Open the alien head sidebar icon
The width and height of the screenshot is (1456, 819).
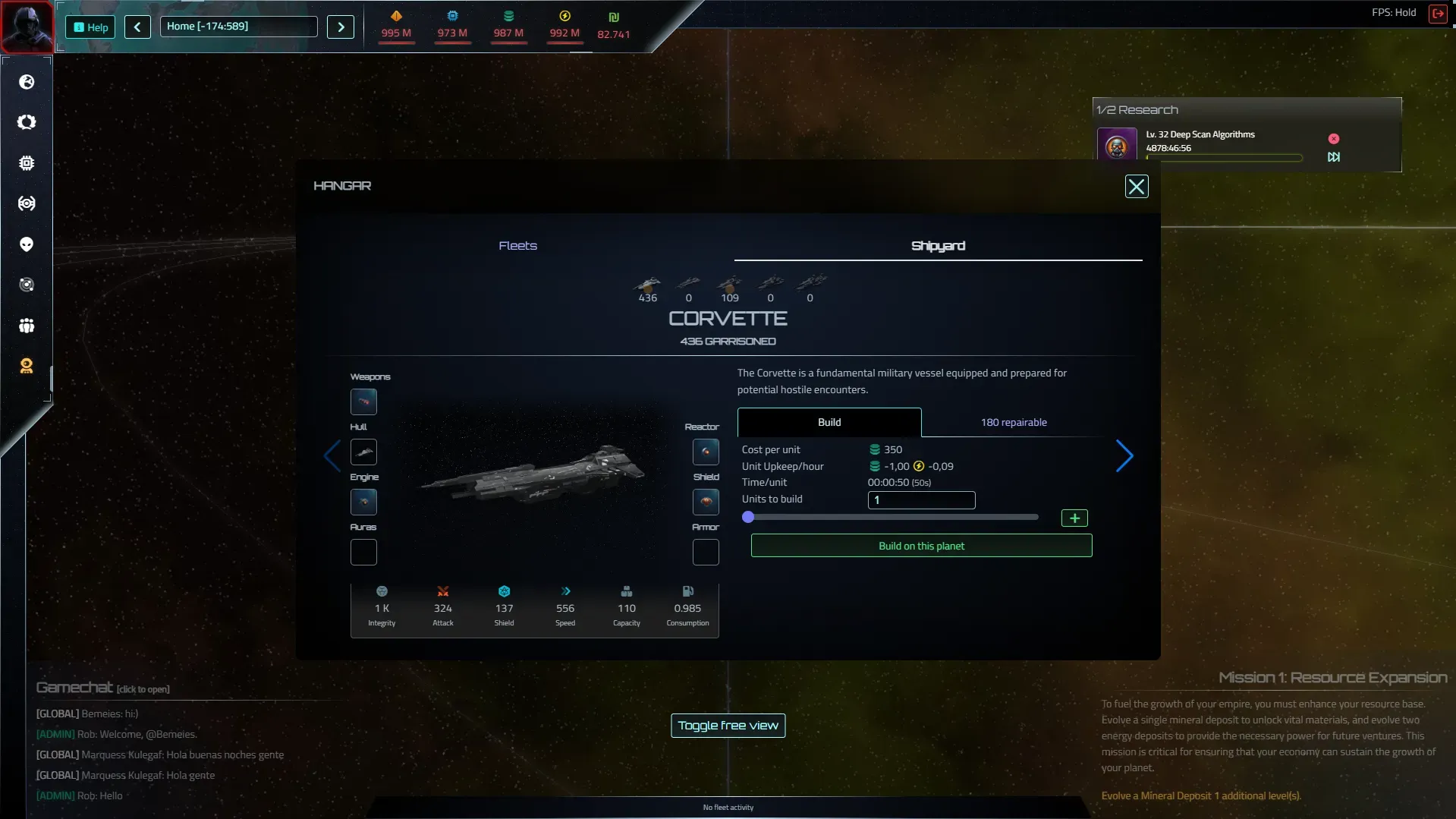click(x=27, y=244)
